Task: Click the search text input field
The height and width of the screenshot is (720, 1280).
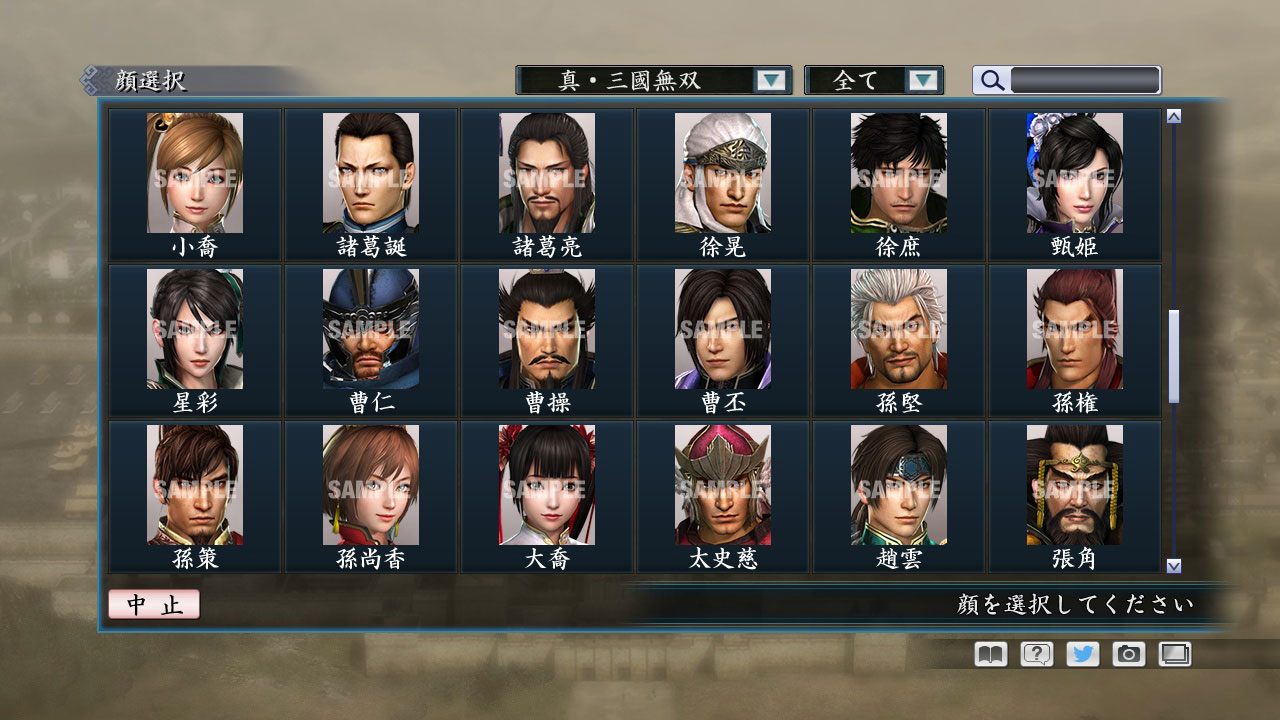Action: pyautogui.click(x=1085, y=80)
